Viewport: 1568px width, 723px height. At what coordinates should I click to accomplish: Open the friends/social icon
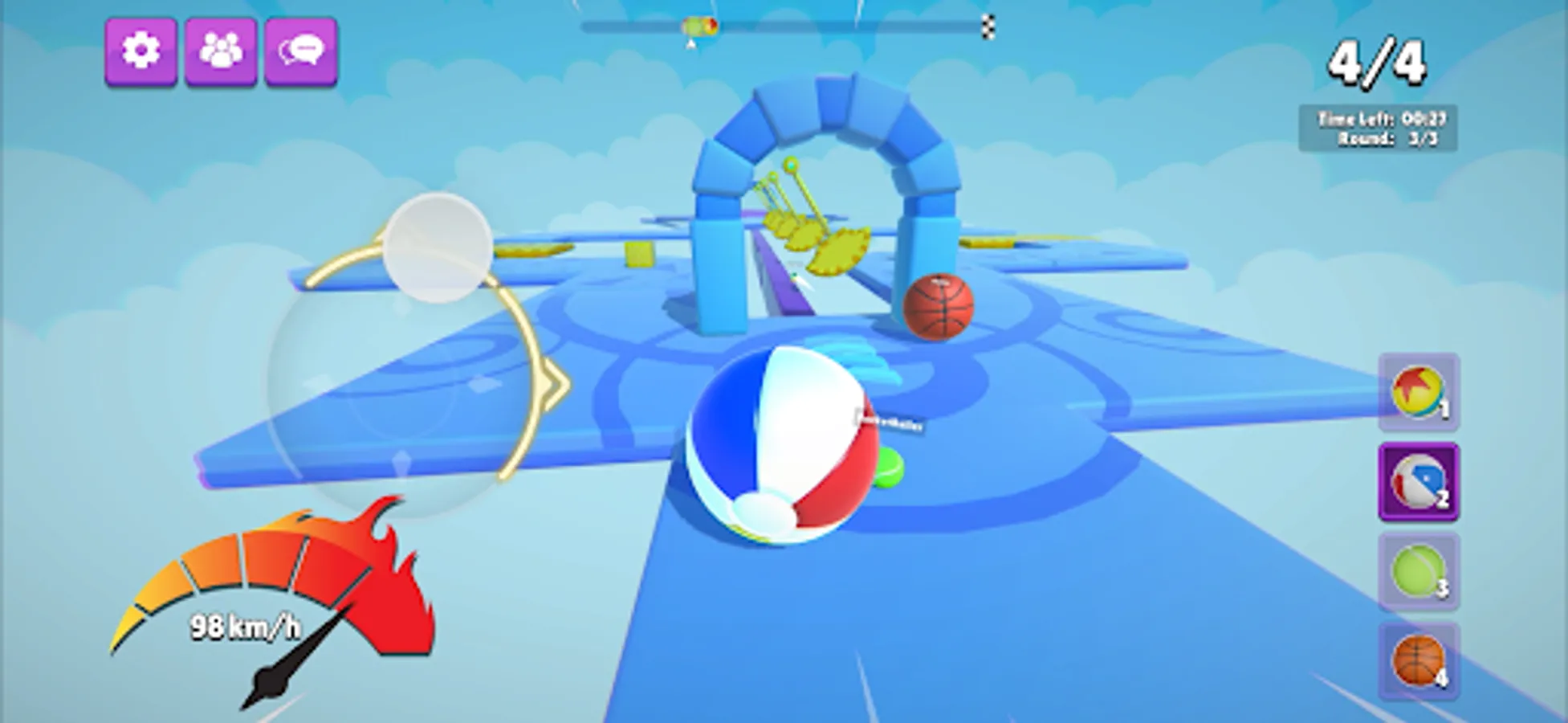pyautogui.click(x=222, y=51)
